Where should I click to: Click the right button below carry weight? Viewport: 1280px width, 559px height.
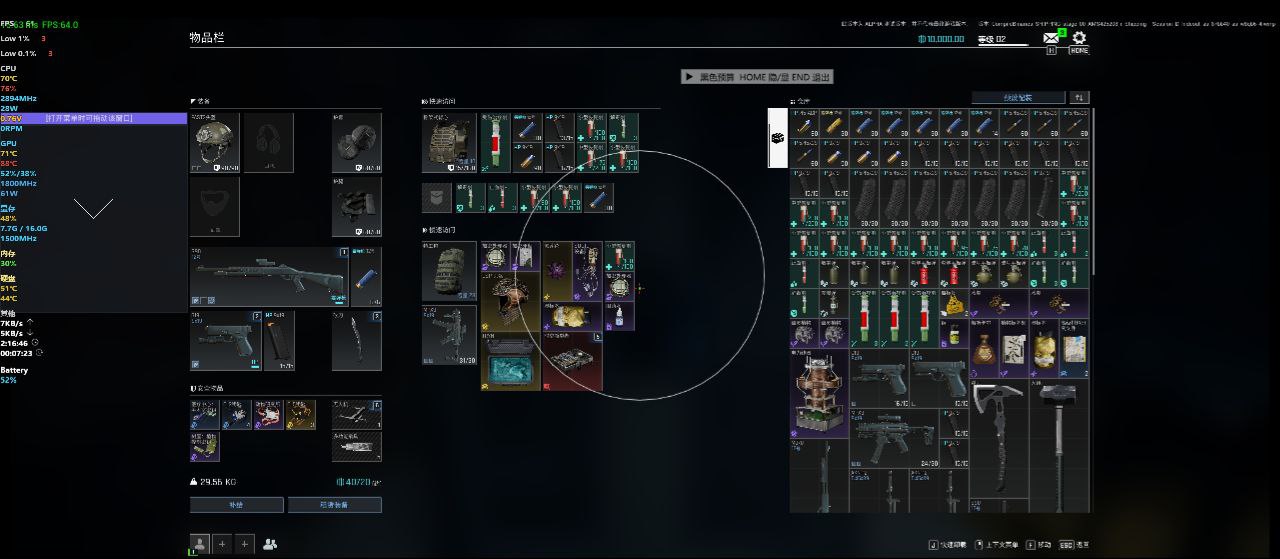(x=334, y=505)
